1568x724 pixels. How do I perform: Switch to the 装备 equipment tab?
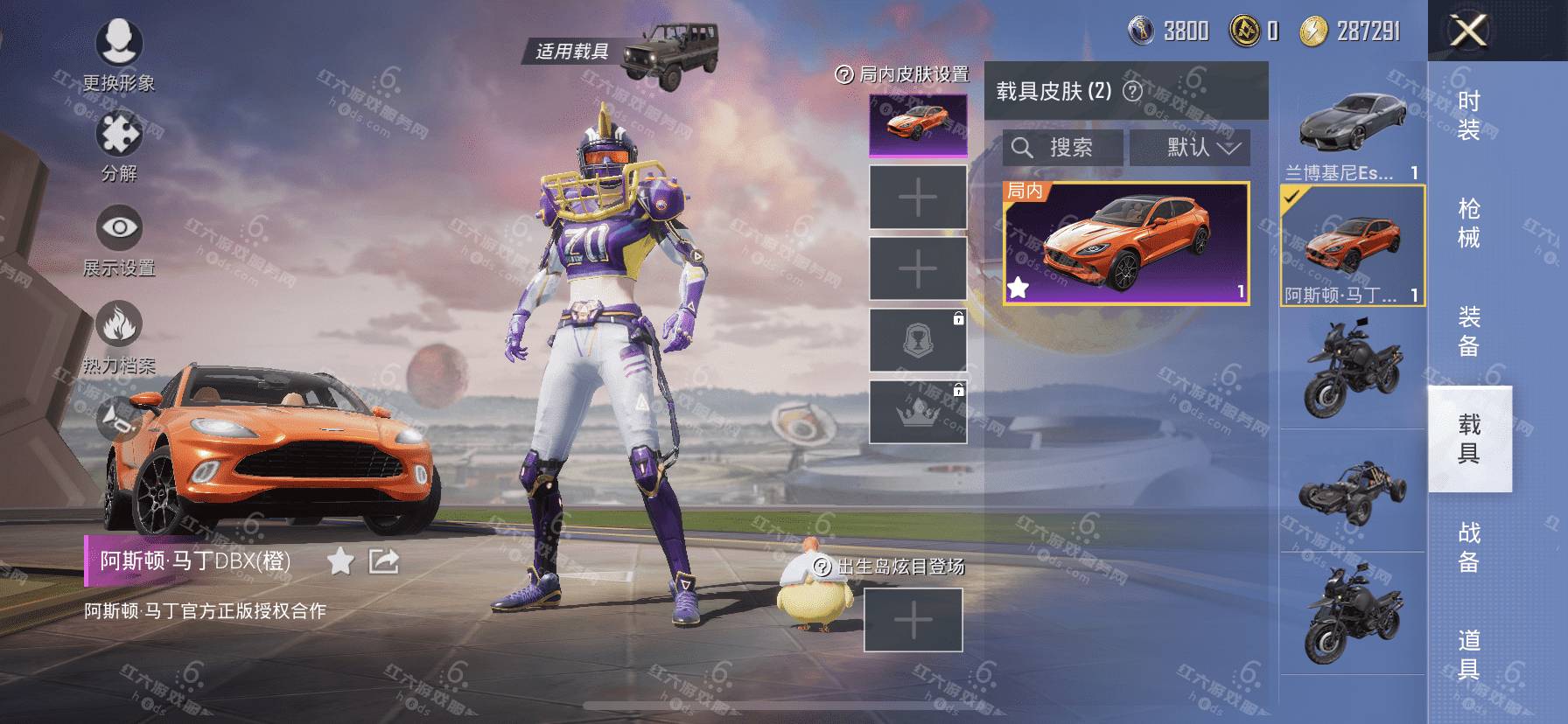click(1469, 331)
